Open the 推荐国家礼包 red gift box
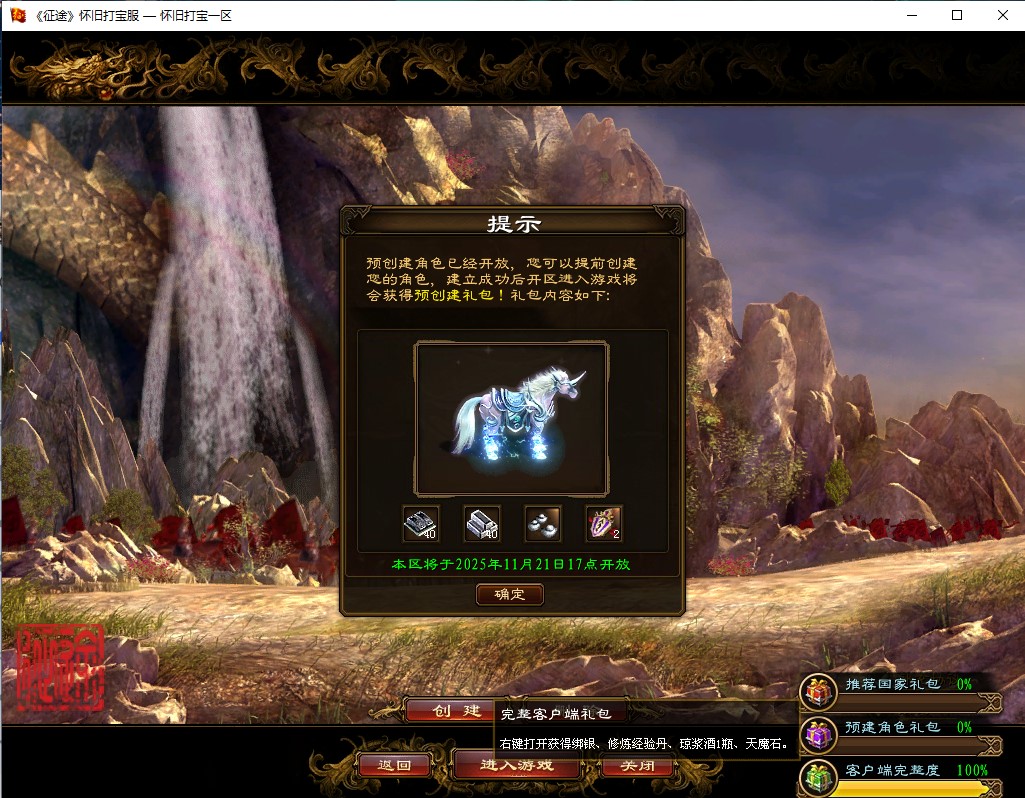 tap(819, 691)
